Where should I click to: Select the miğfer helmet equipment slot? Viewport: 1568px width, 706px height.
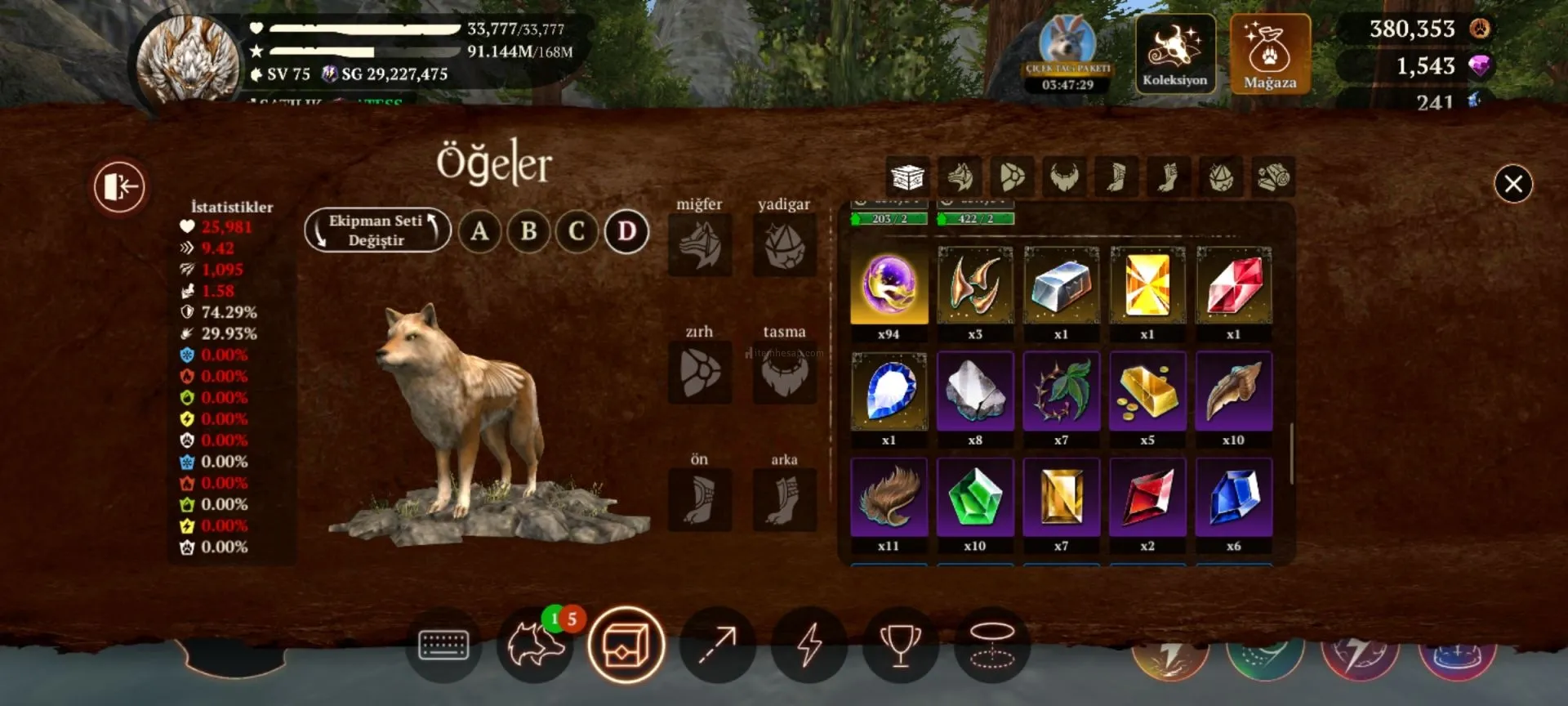coord(699,245)
